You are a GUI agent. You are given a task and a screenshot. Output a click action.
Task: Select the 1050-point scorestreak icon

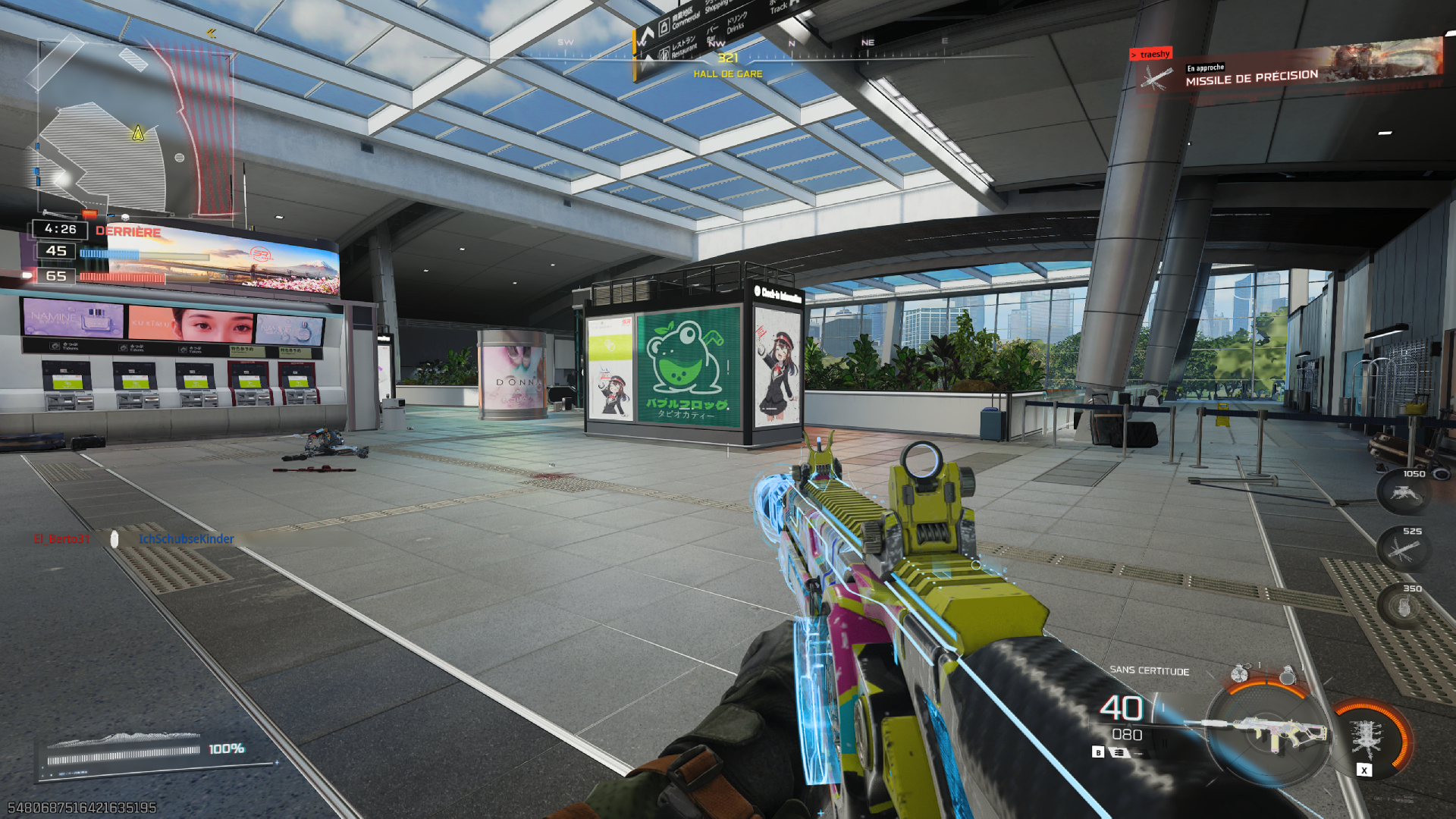point(1403,493)
